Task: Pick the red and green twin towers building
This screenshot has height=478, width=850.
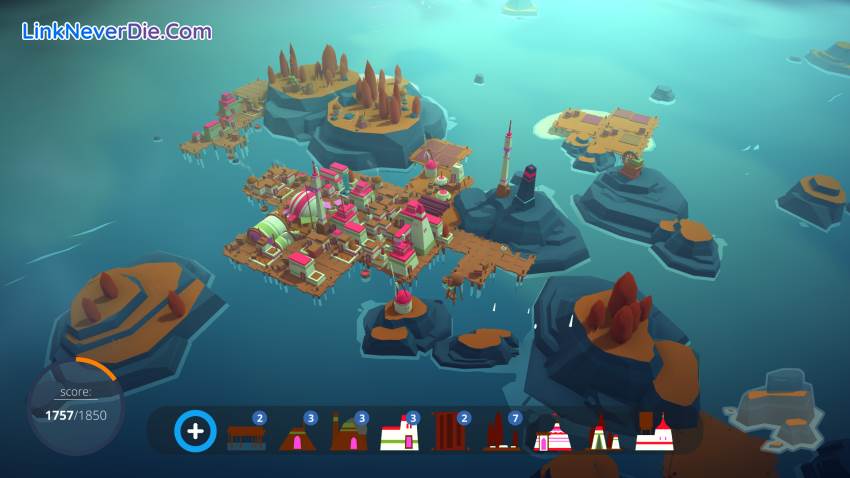Action: tap(602, 435)
